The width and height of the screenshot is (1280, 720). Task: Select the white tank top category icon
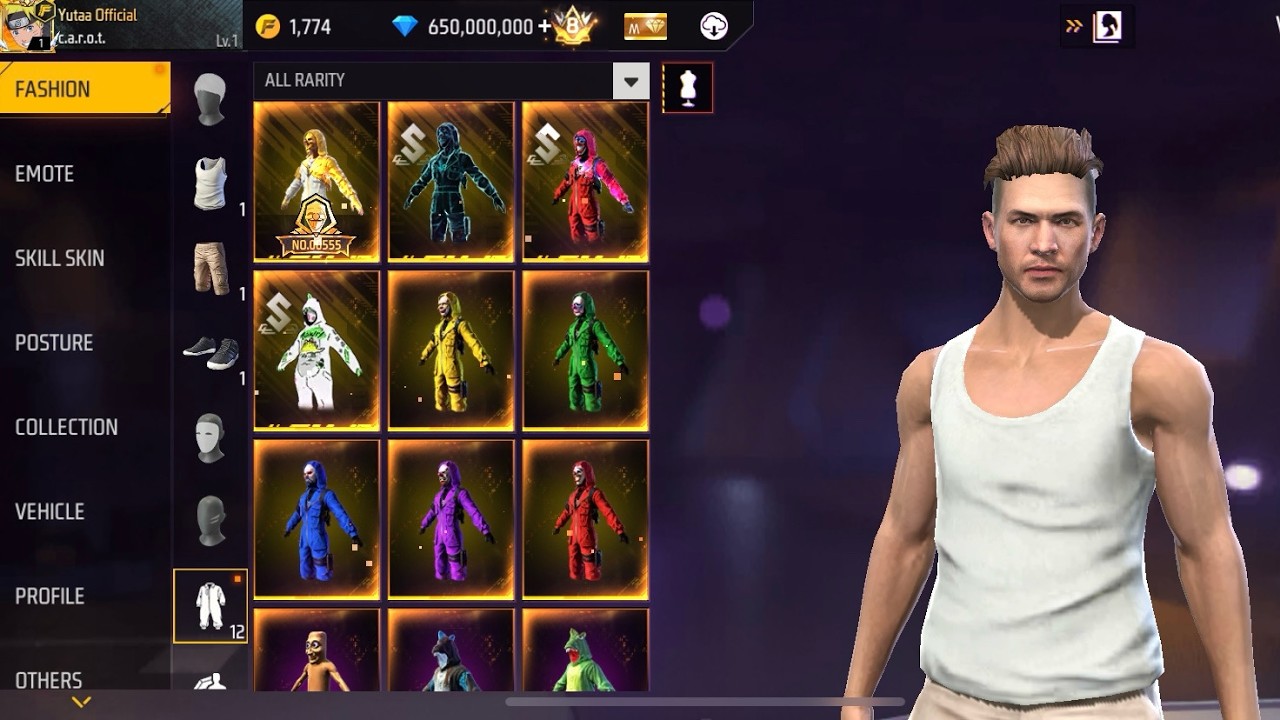(210, 183)
